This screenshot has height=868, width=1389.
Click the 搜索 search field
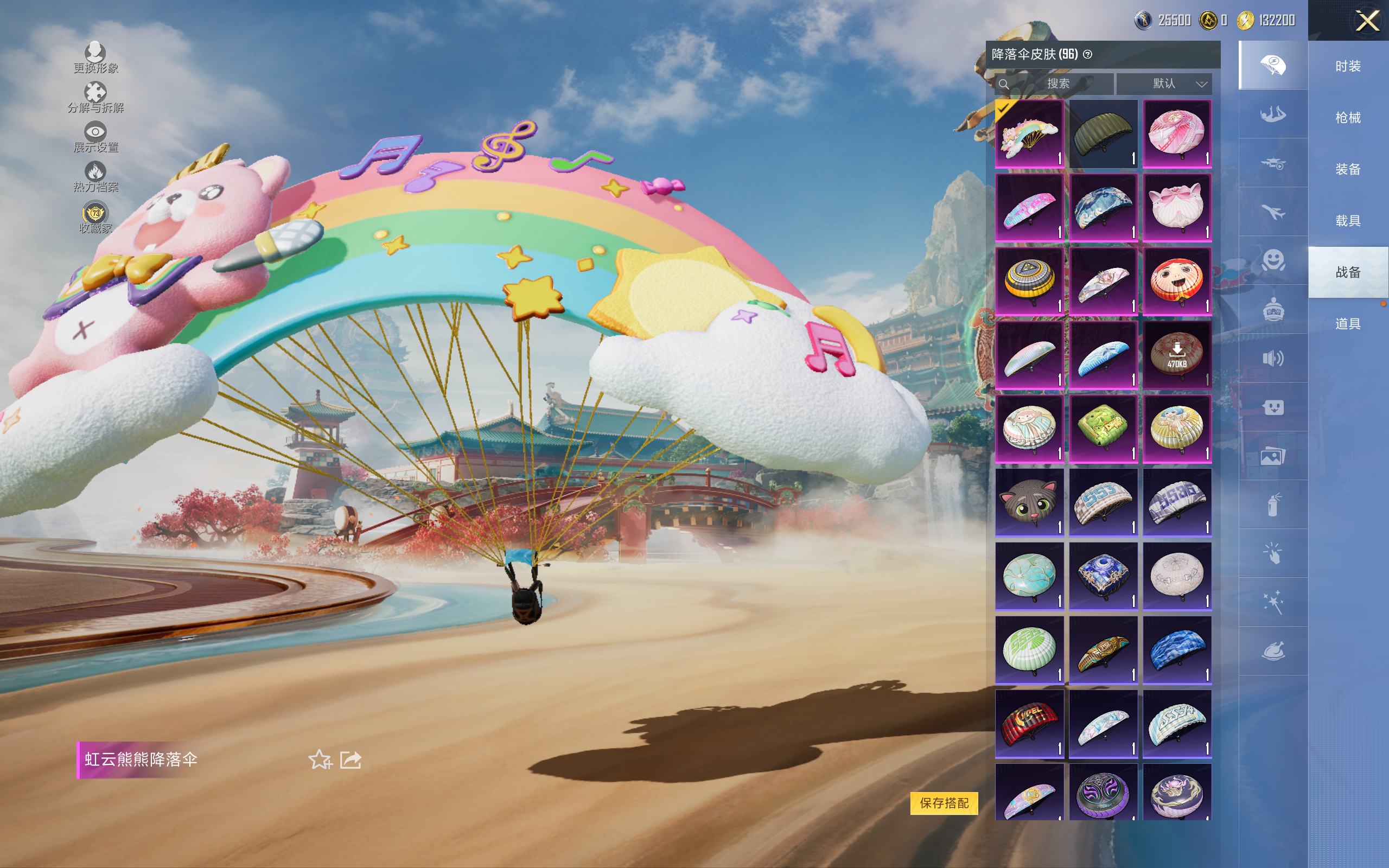pyautogui.click(x=1056, y=84)
